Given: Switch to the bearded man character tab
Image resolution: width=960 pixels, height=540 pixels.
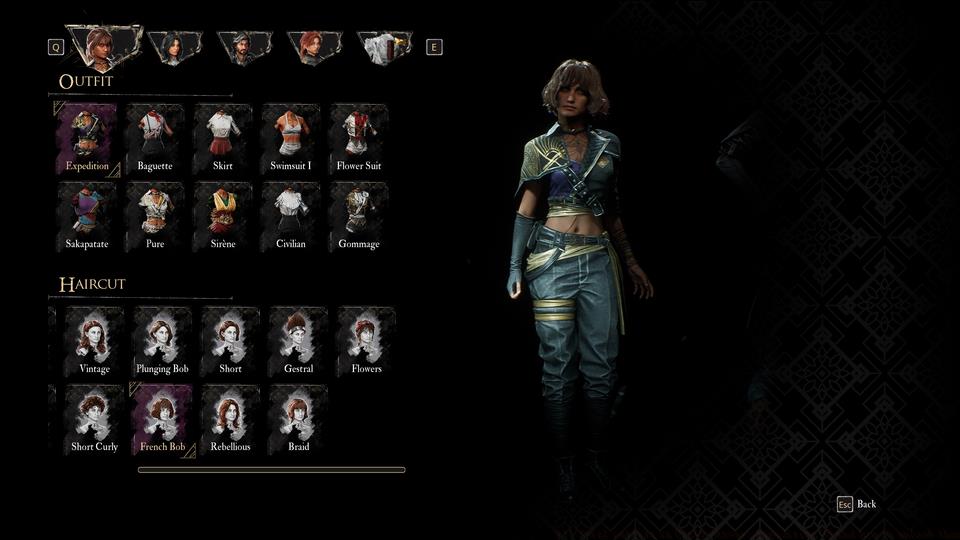Looking at the screenshot, I should (245, 47).
